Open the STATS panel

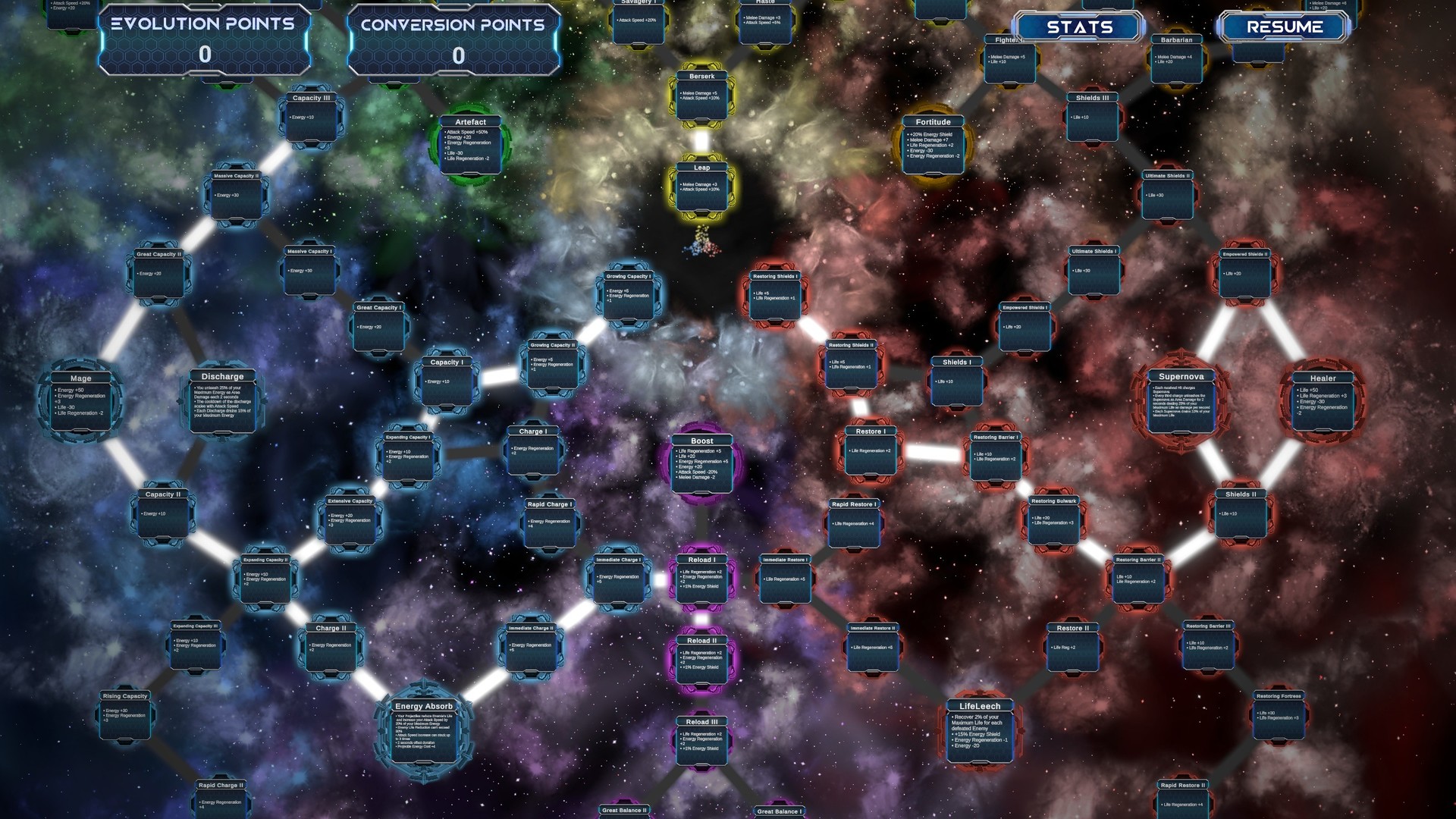1080,27
